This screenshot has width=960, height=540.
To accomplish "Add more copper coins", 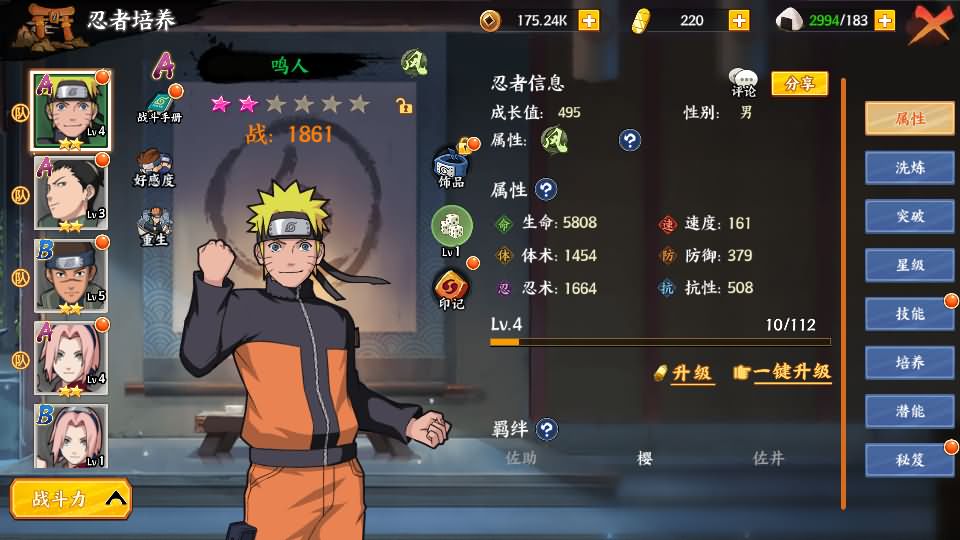I will pos(589,20).
